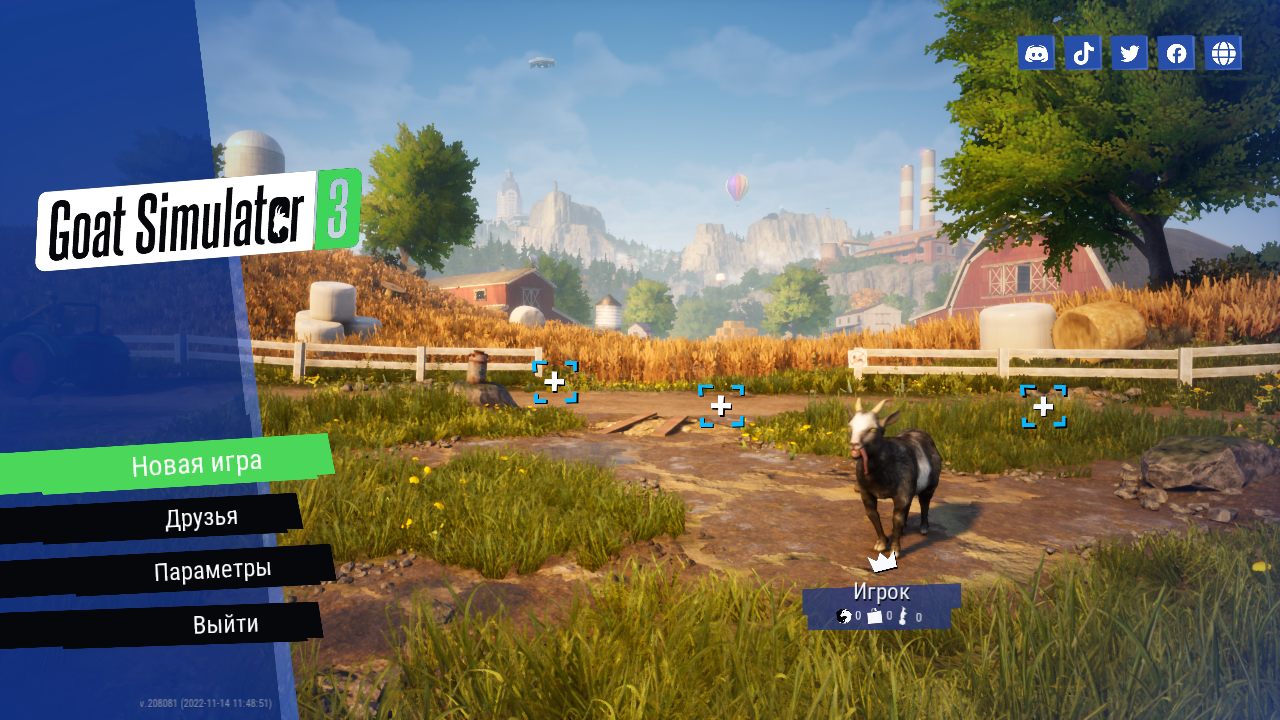Click the rightmost plus player slot
This screenshot has width=1280, height=720.
(x=1043, y=405)
